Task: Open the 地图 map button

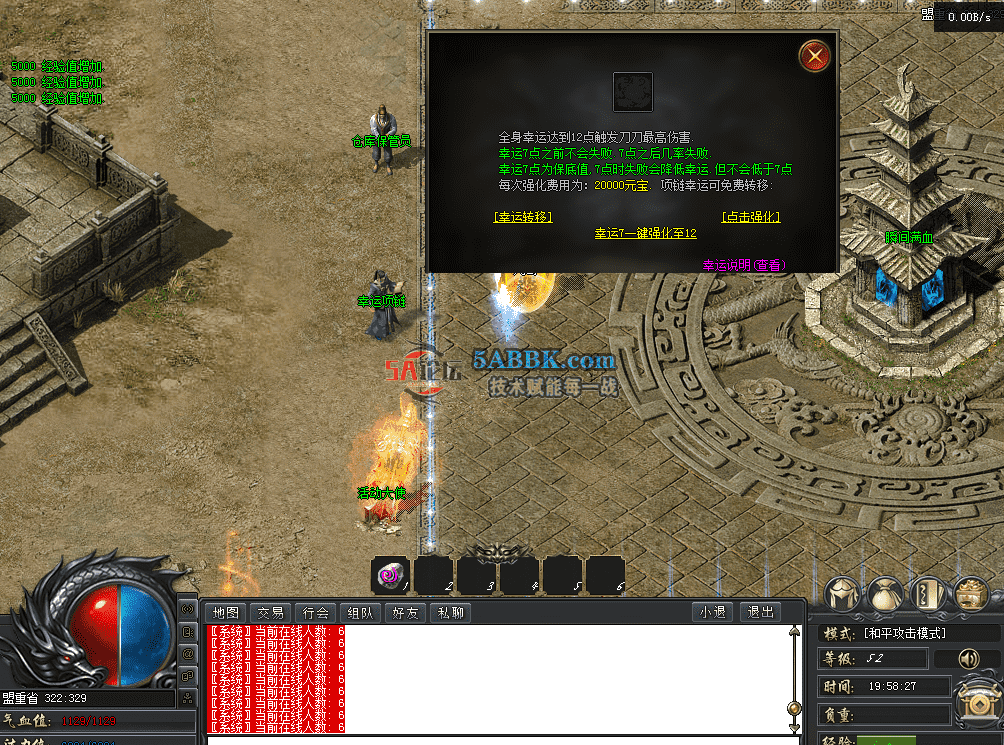Action: point(226,612)
